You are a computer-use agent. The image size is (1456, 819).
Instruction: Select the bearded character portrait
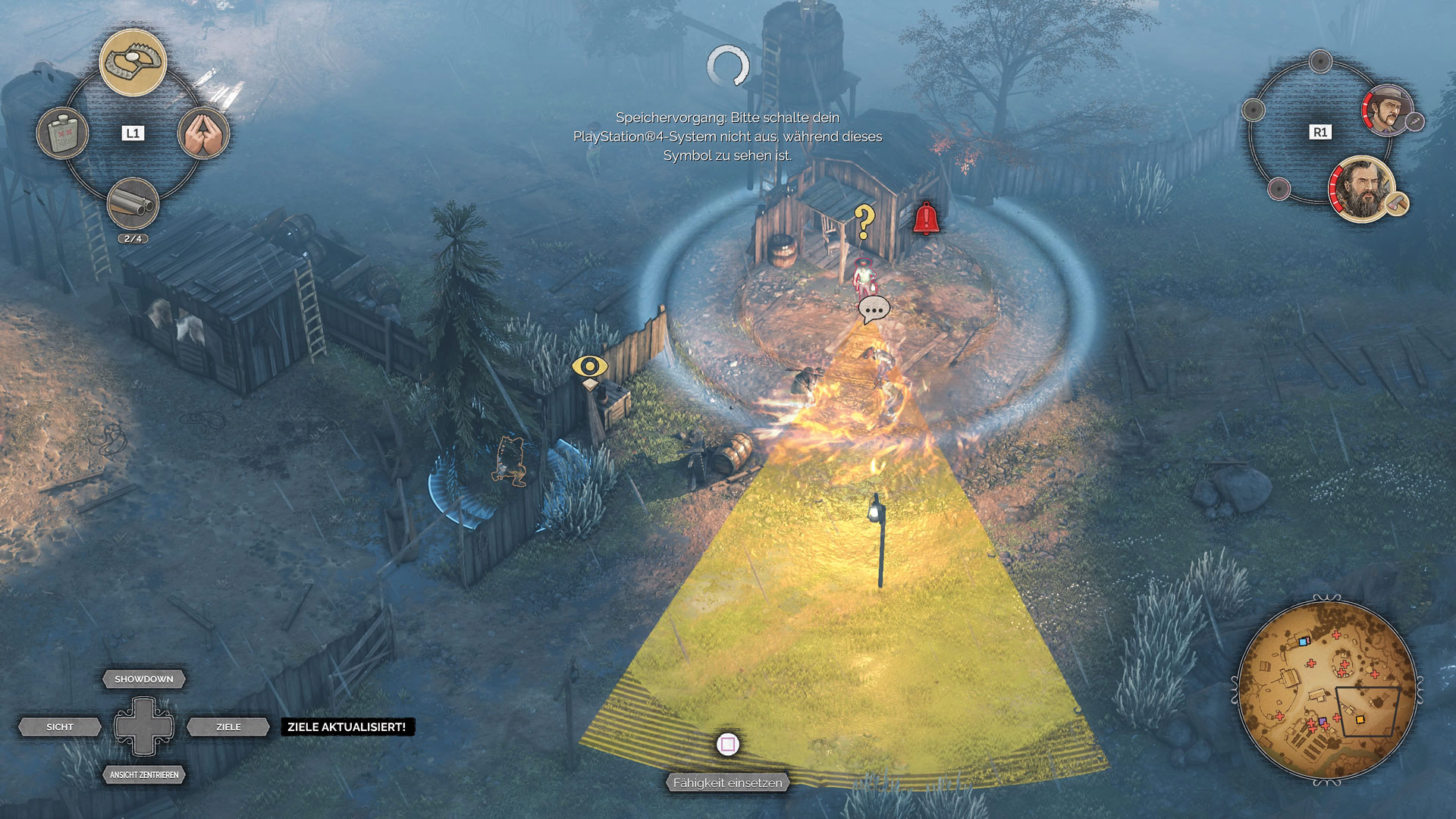click(x=1361, y=190)
